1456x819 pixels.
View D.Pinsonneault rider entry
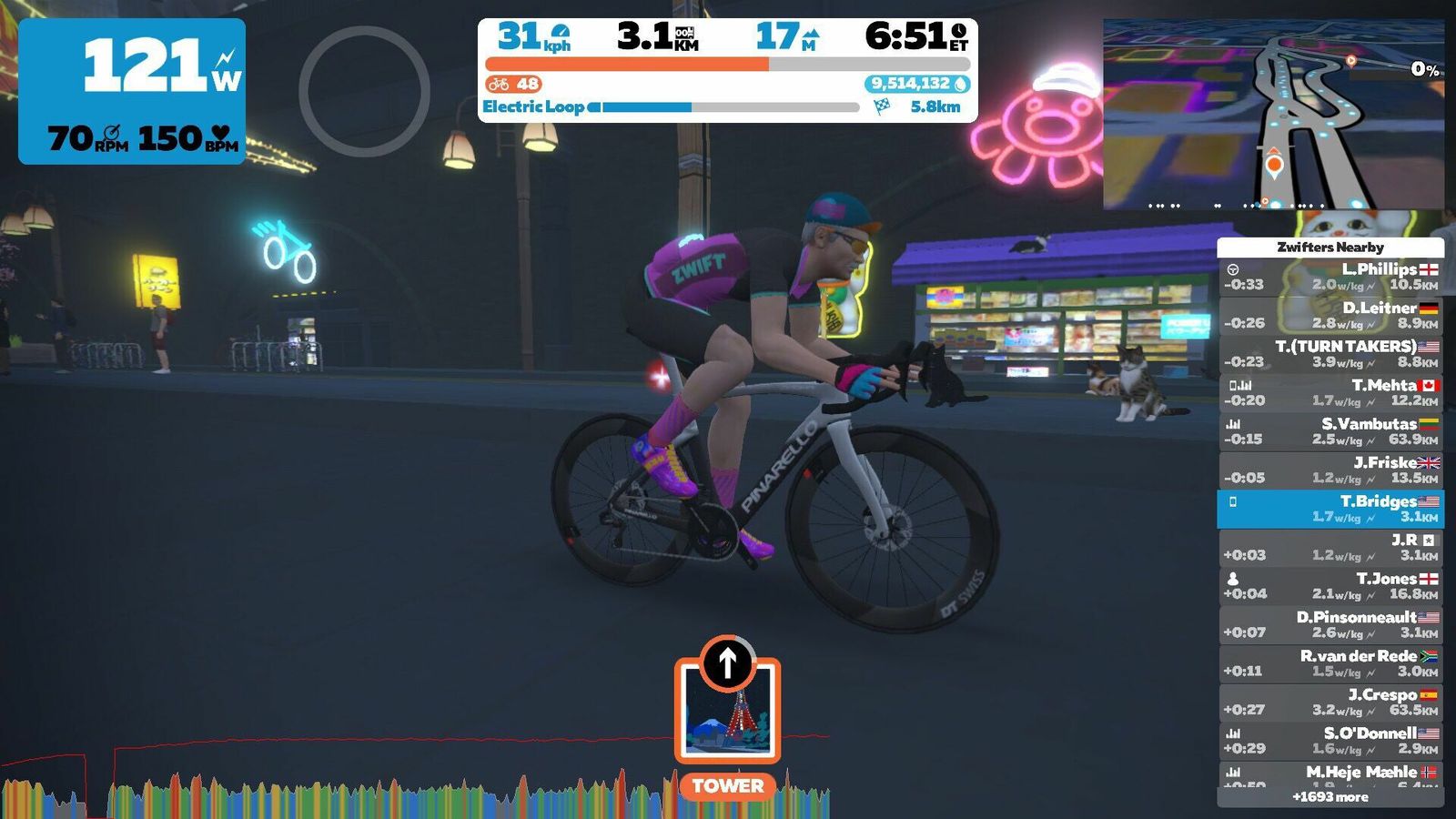[1330, 624]
